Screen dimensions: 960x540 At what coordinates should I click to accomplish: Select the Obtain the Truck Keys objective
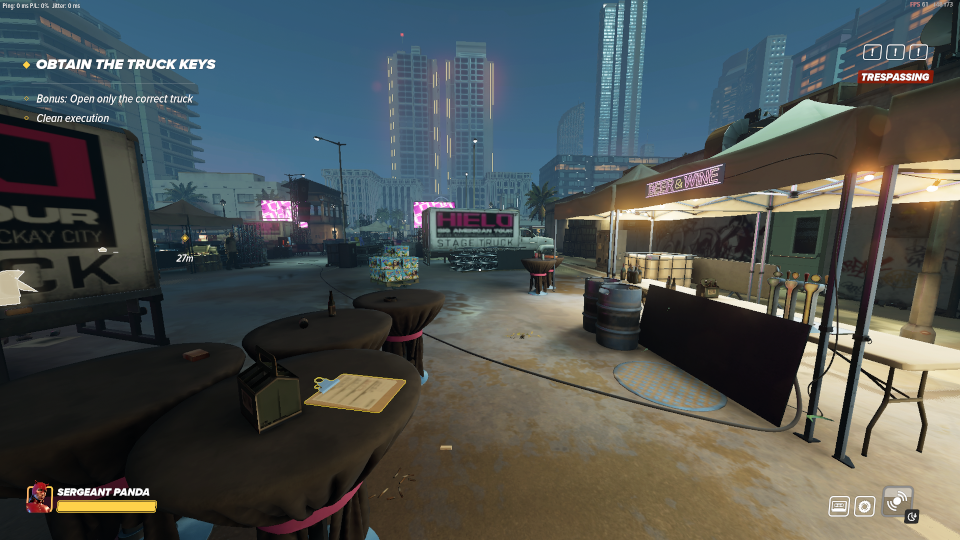point(125,64)
